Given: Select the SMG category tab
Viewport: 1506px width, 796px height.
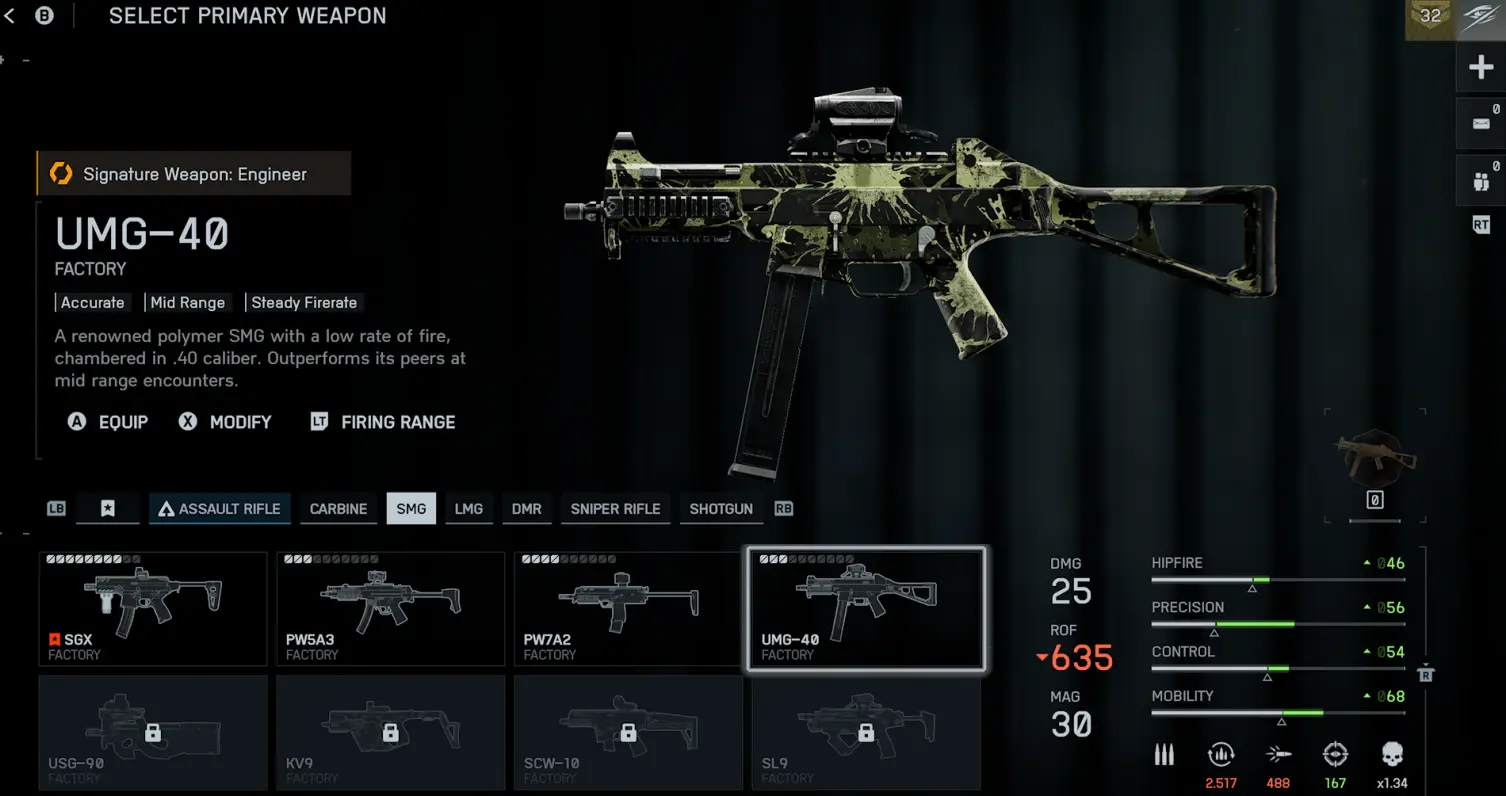Looking at the screenshot, I should pyautogui.click(x=411, y=509).
